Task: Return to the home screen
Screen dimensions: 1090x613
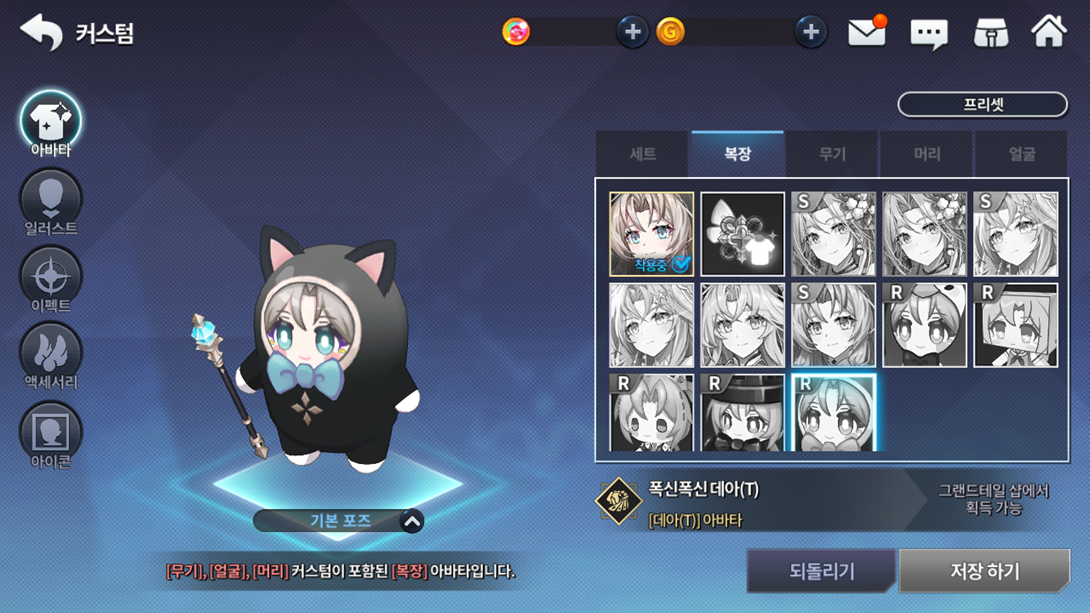Action: [1049, 32]
